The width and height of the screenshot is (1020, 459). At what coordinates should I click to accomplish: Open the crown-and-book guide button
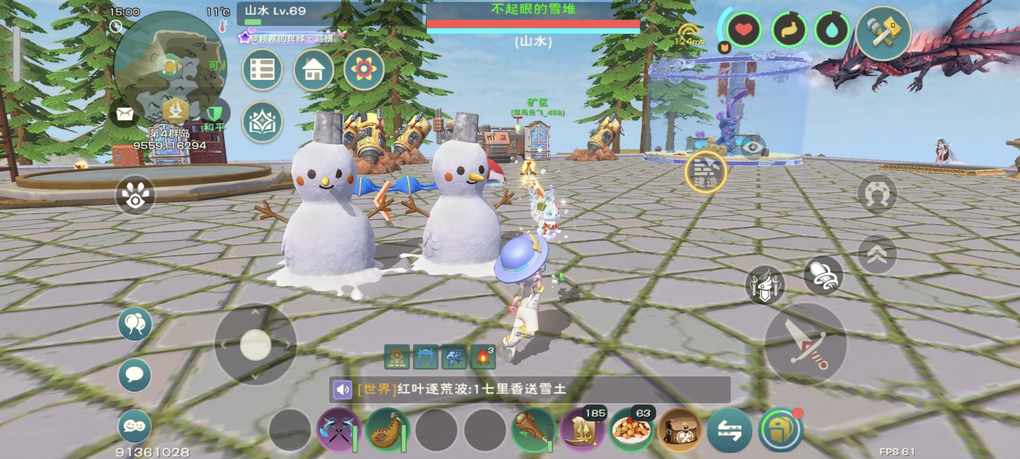[263, 121]
